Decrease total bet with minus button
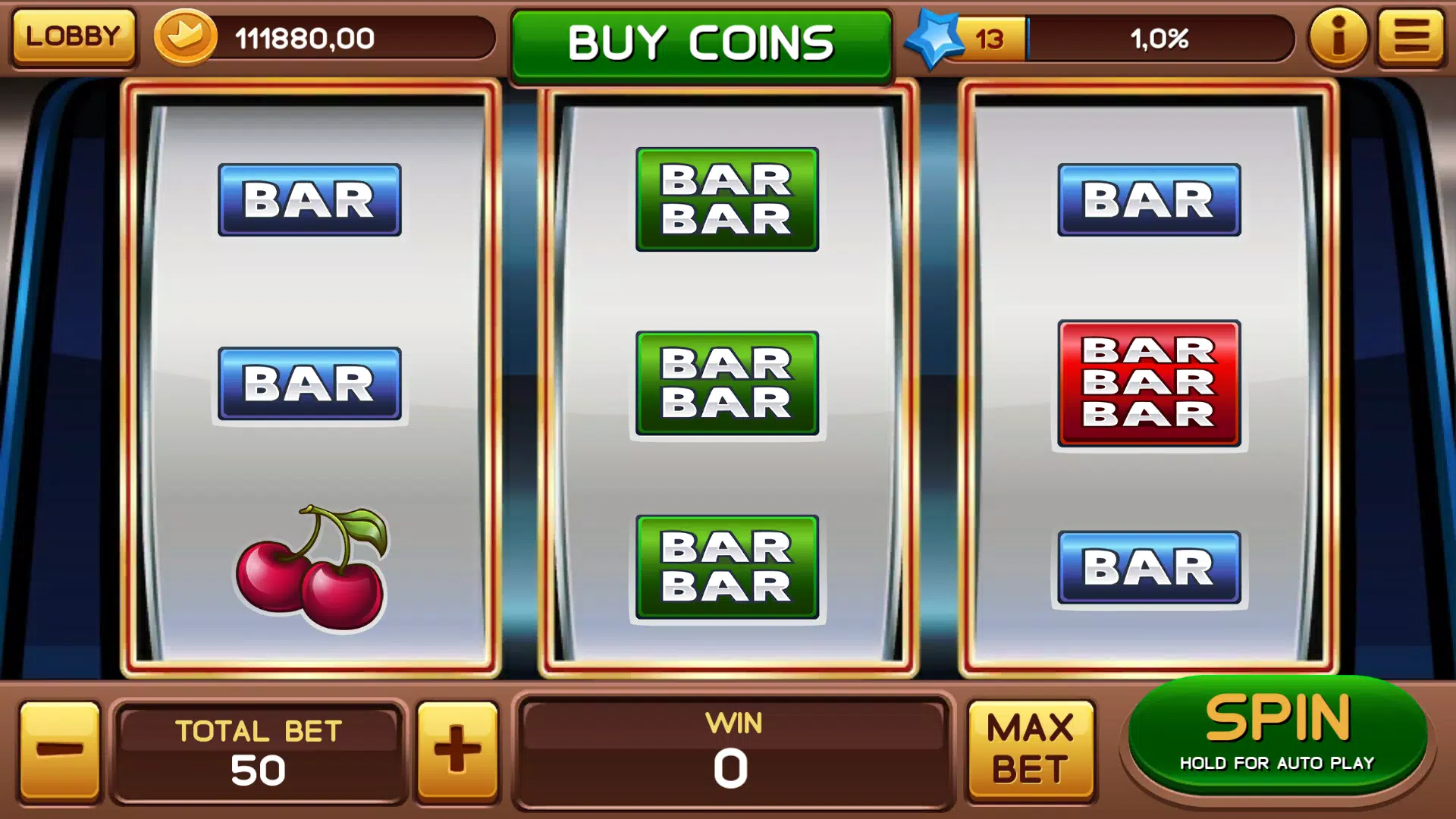This screenshot has height=819, width=1456. pos(60,750)
